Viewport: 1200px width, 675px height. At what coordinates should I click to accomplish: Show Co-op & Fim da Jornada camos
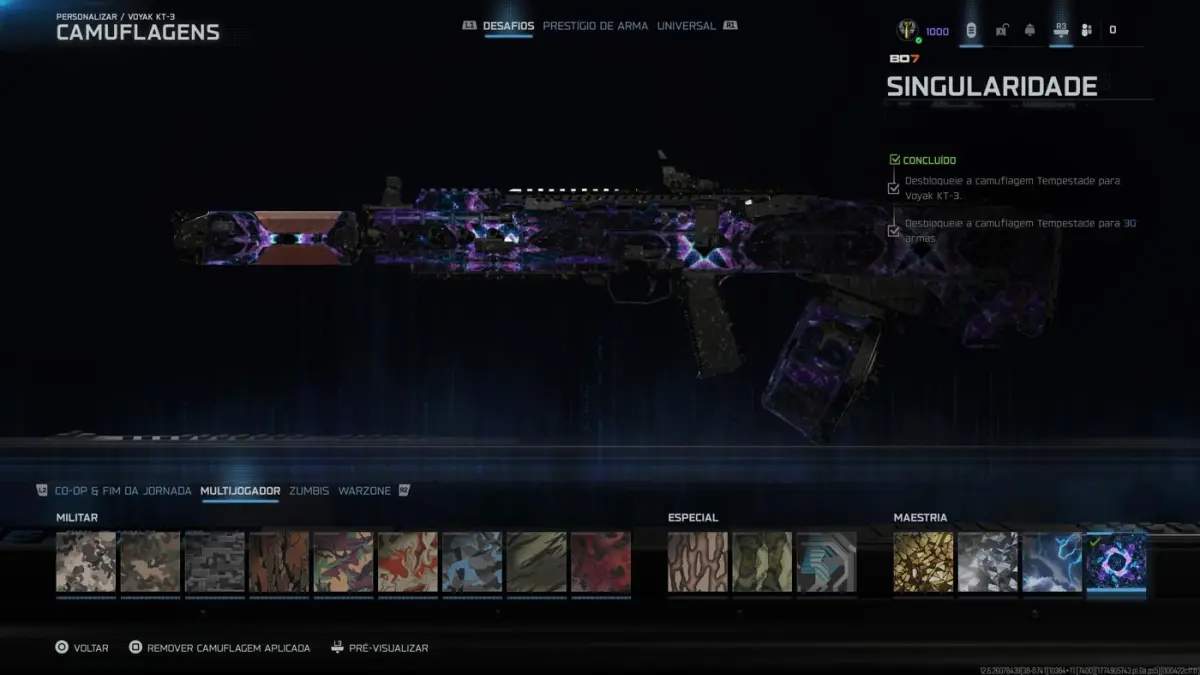(x=123, y=491)
